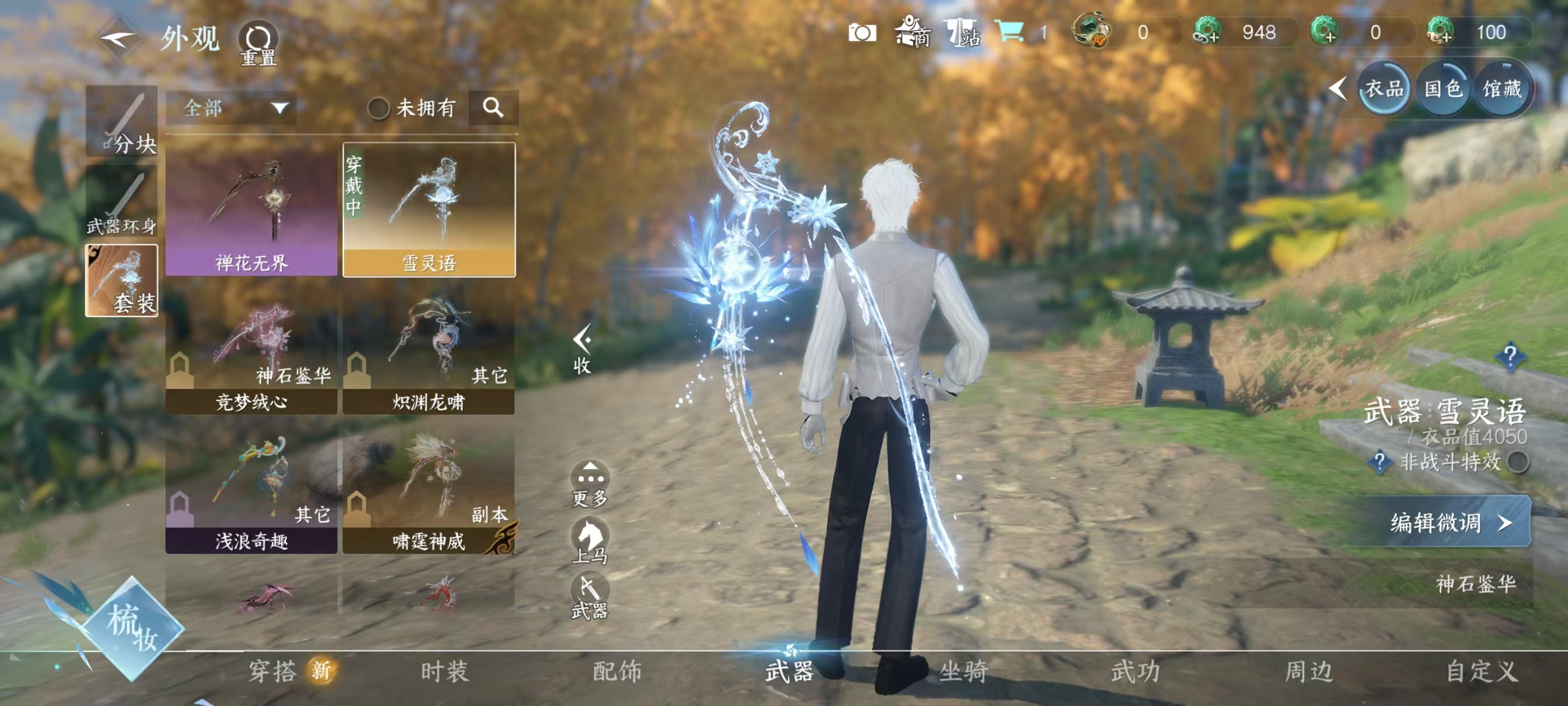
Task: Open the 全部 filter dropdown
Action: point(232,109)
